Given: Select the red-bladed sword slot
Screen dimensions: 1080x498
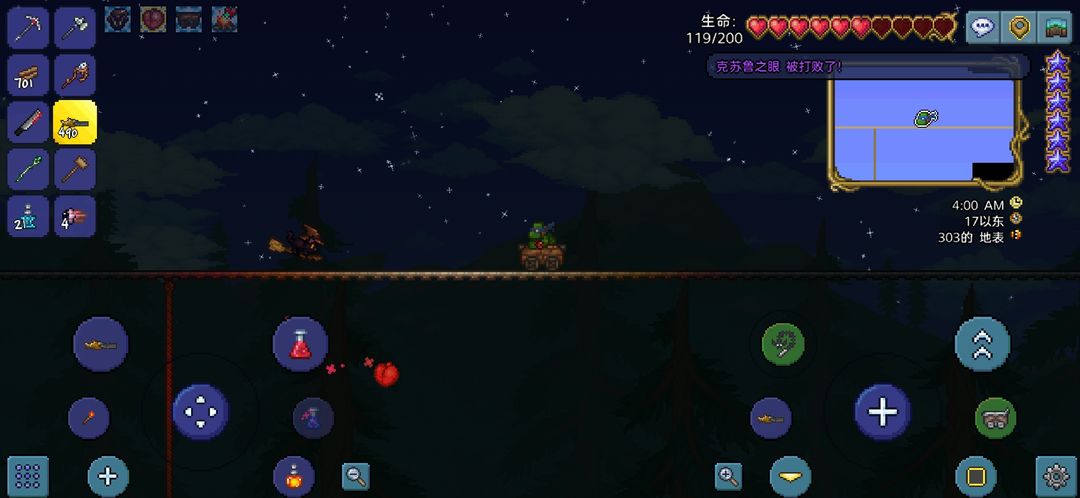Looking at the screenshot, I should tap(30, 122).
